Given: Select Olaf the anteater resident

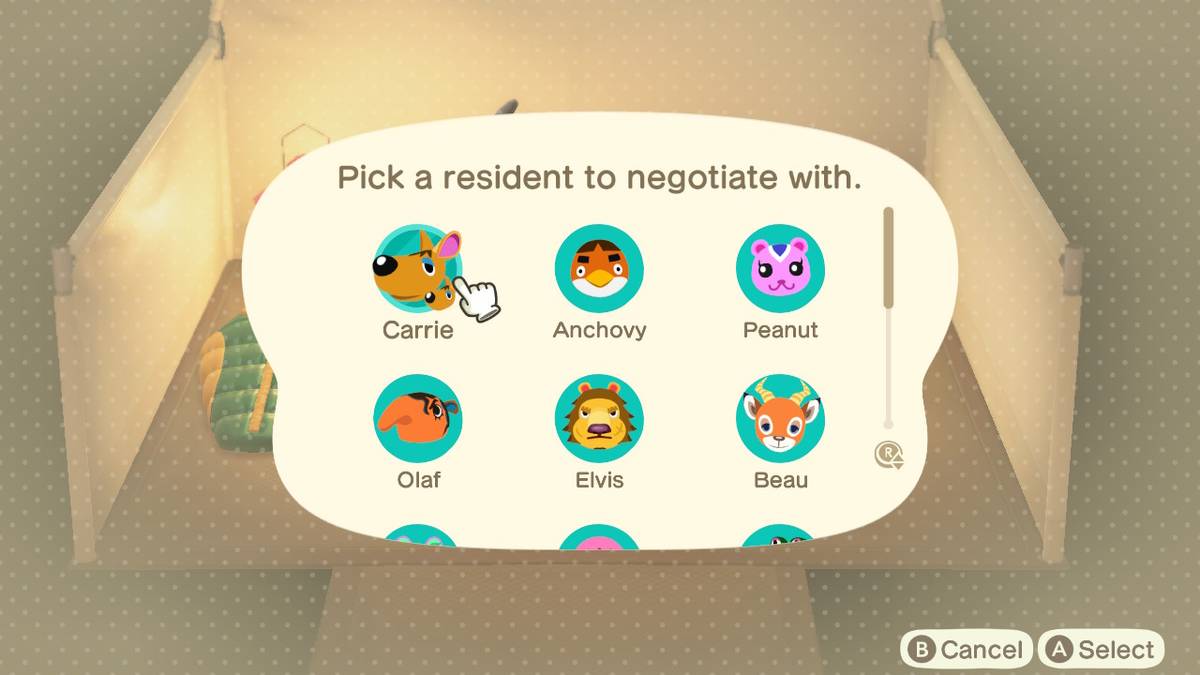Looking at the screenshot, I should pyautogui.click(x=417, y=418).
